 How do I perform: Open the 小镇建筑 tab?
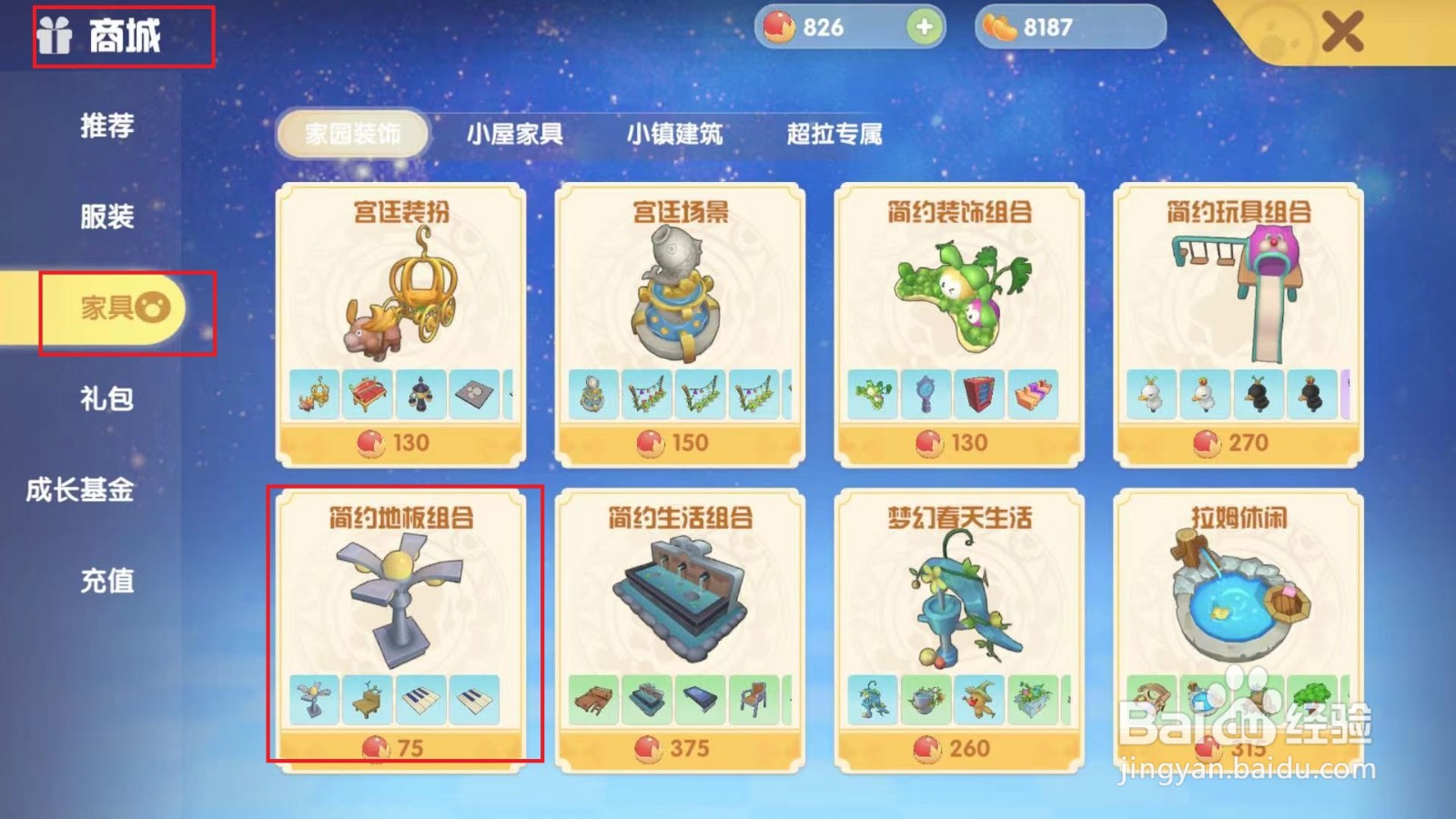(x=675, y=135)
